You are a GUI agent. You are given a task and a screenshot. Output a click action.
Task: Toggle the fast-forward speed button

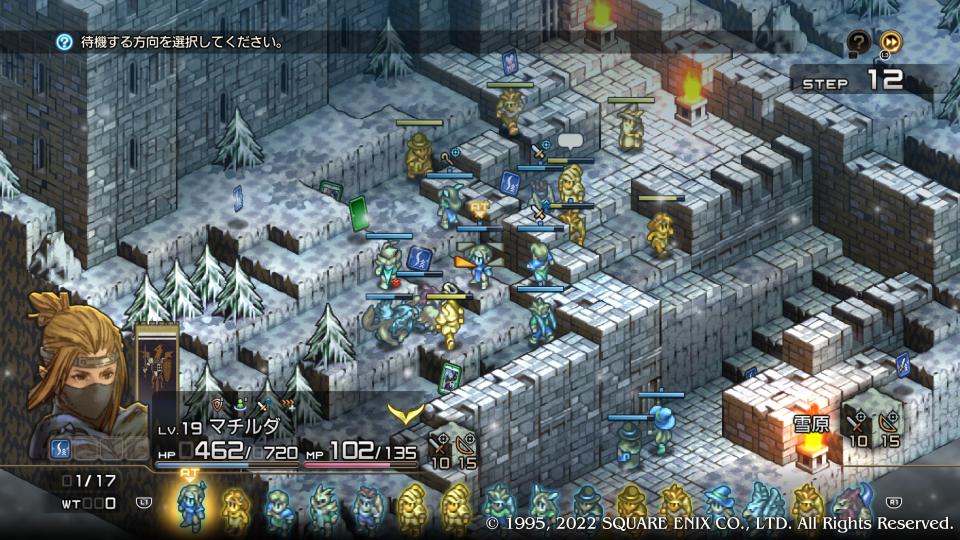click(890, 42)
